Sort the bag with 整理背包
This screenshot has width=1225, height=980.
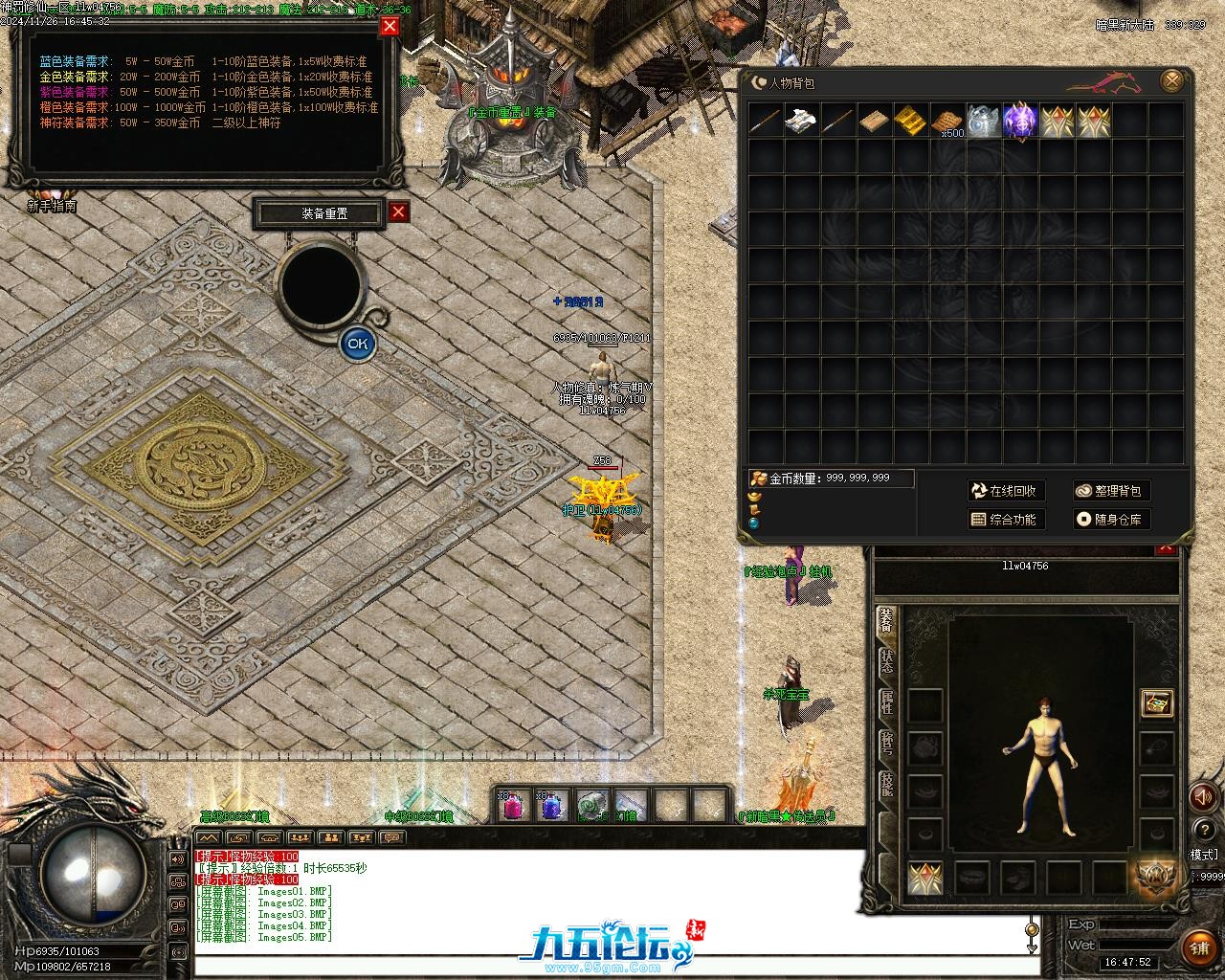click(1110, 491)
